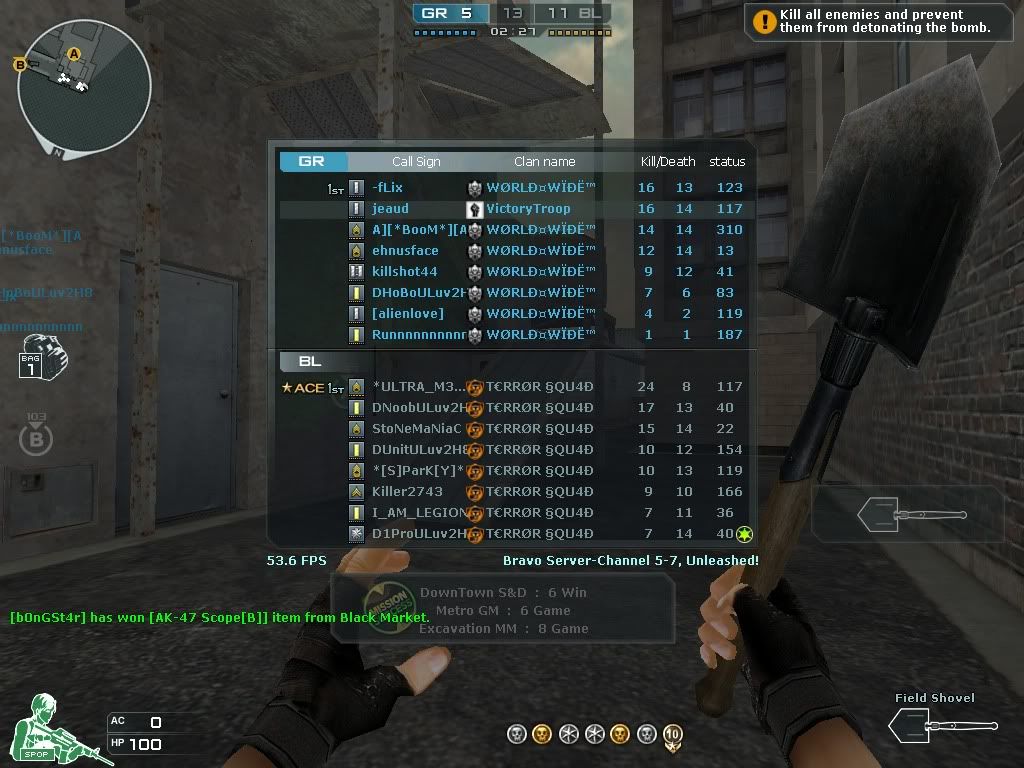This screenshot has width=1024, height=768.
Task: Choose the ehnusface player row
Action: click(x=512, y=251)
